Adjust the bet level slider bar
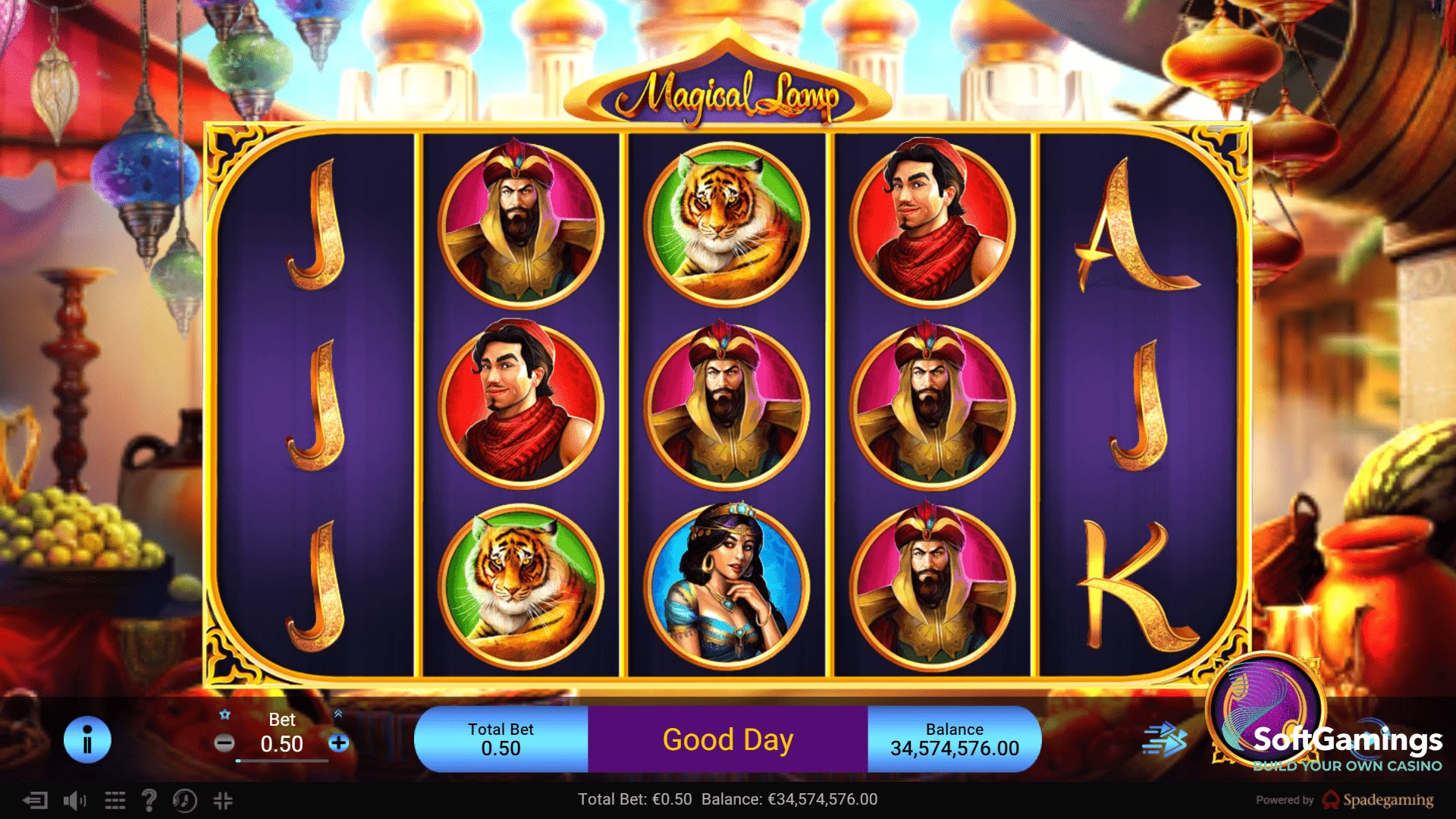The width and height of the screenshot is (1456, 819). [x=281, y=761]
